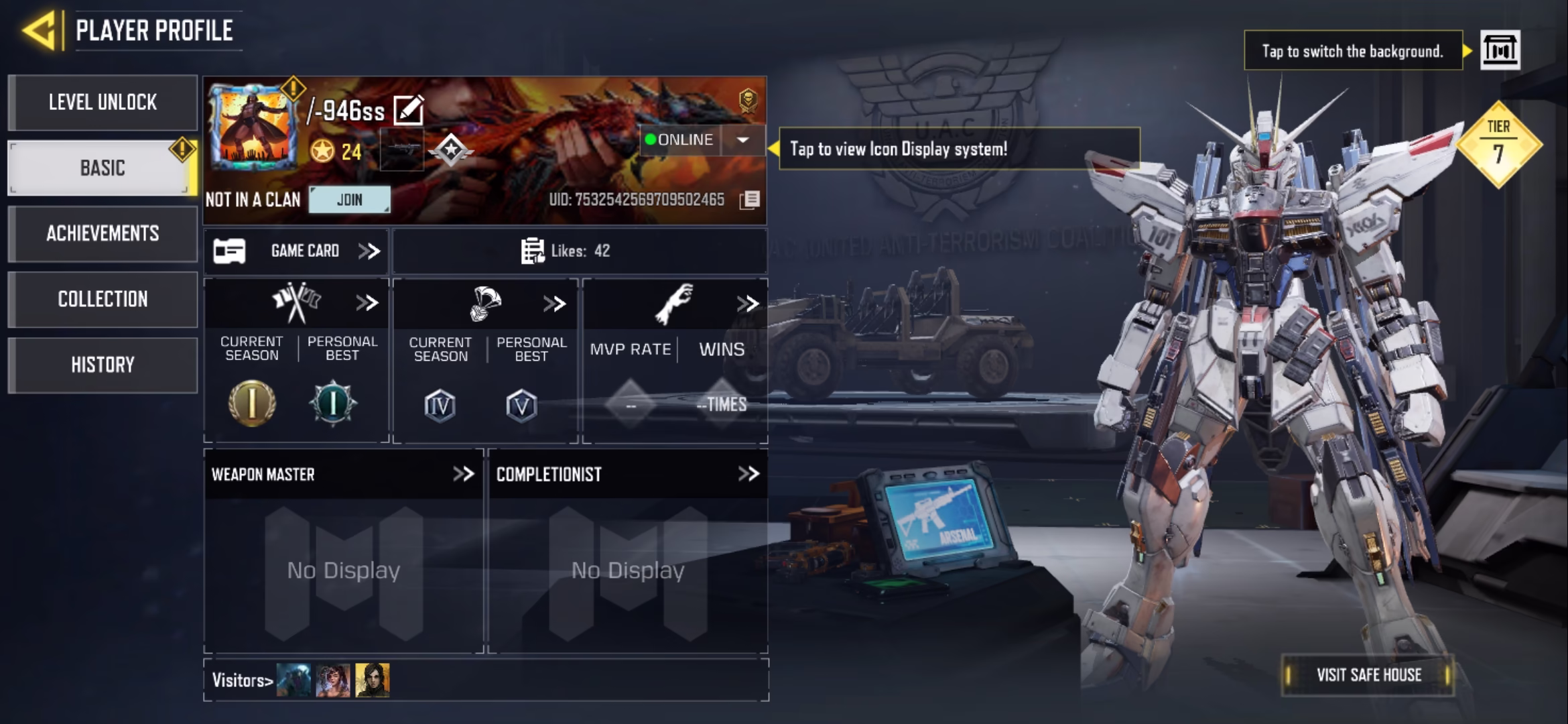Image resolution: width=1568 pixels, height=724 pixels.
Task: Copy the player UID
Action: tap(750, 200)
